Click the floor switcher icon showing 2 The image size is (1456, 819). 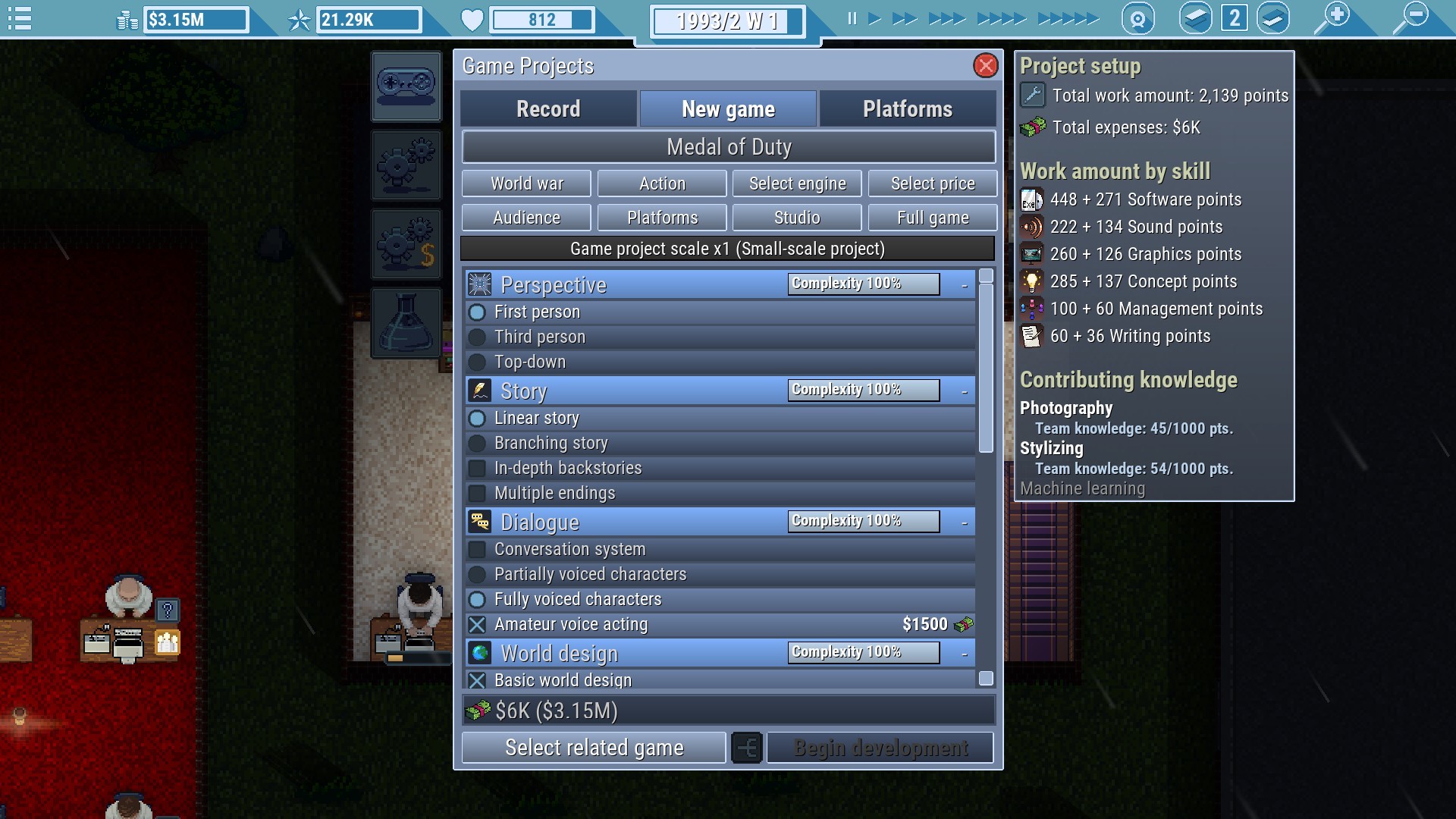[1234, 17]
